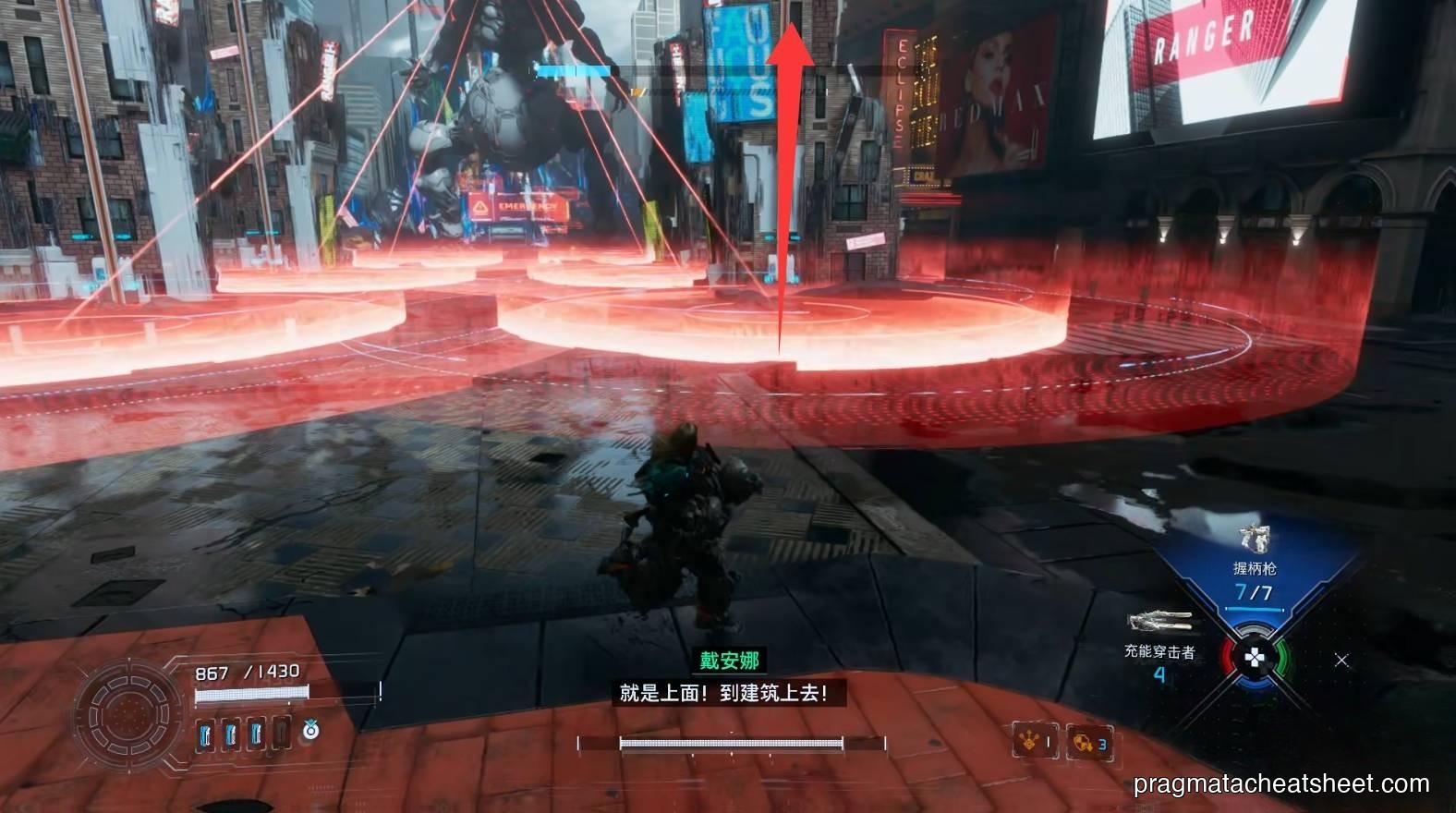Viewport: 1456px width, 813px height.
Task: Click the d-pad icon at weapon wheel center
Action: coord(1253,658)
